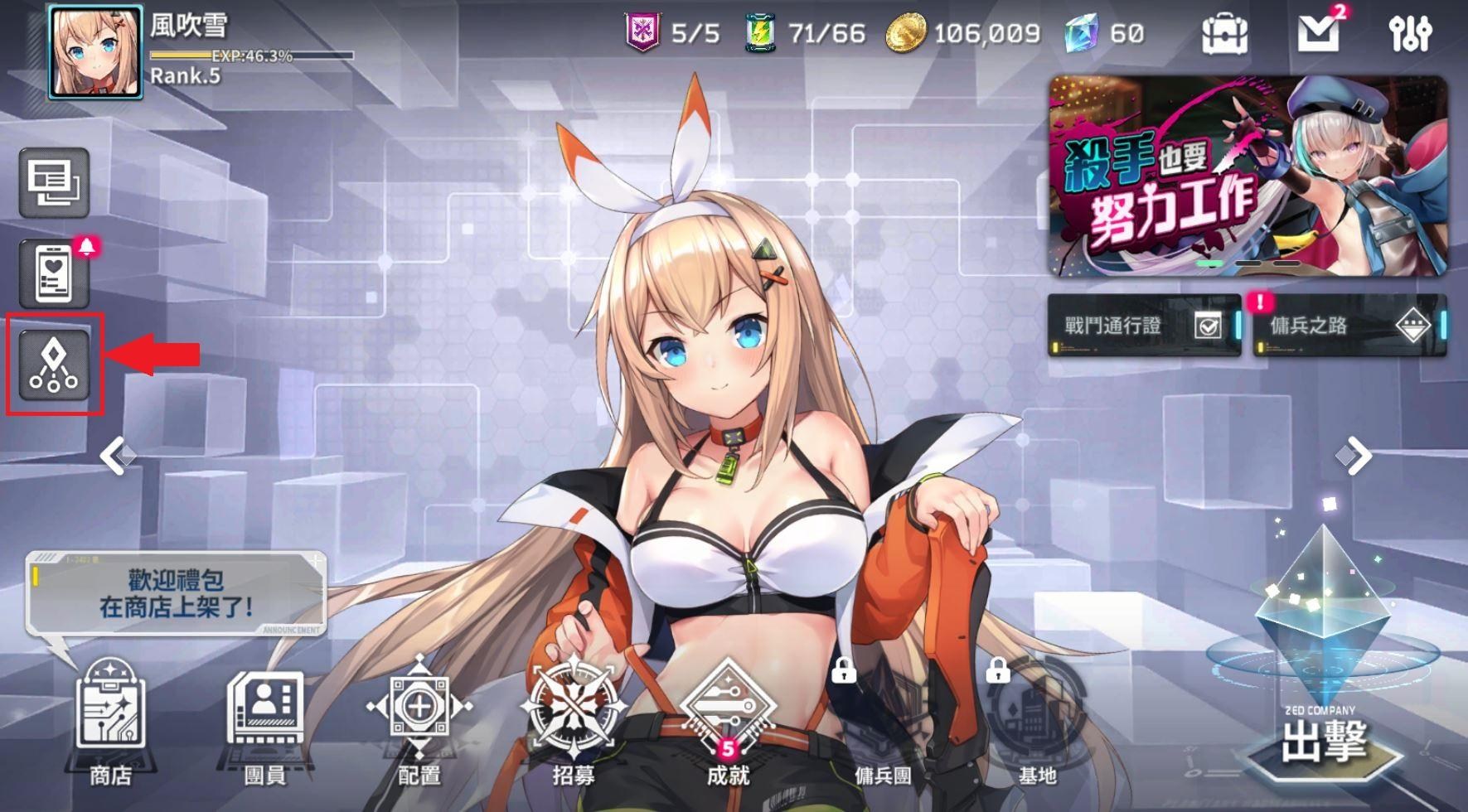Viewport: 1468px width, 812px height.
Task: Open the mailbox with 2 unread messages
Action: point(1321,35)
